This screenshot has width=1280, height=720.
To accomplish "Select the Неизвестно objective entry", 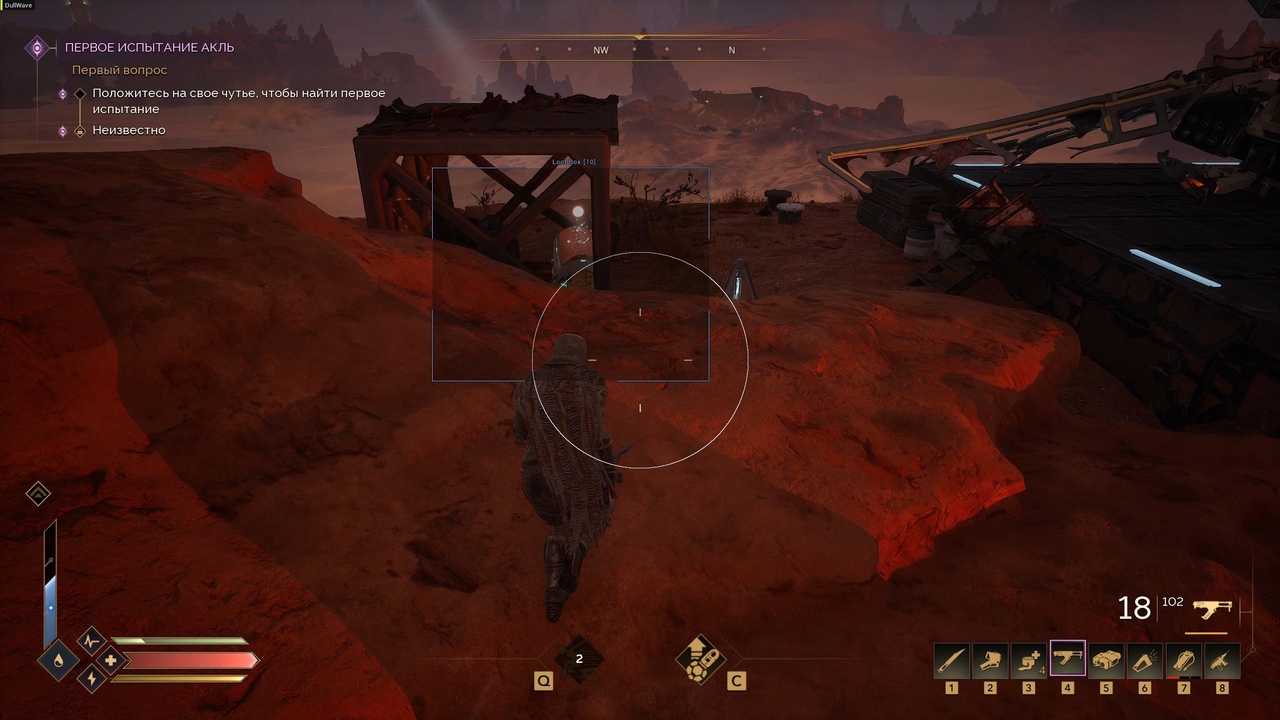I will coord(129,130).
